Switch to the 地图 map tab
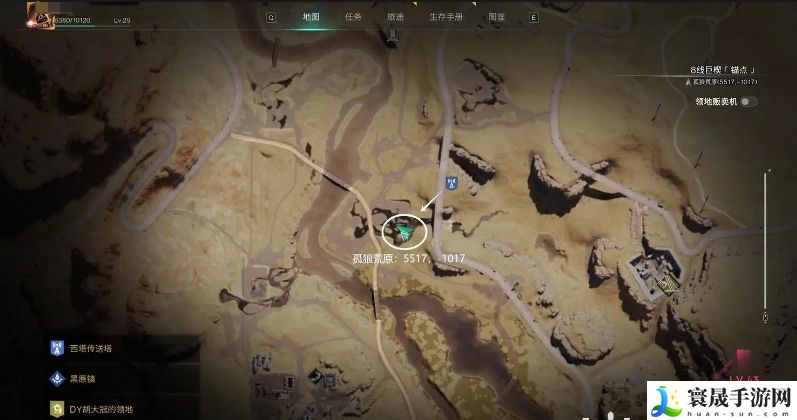 tap(310, 17)
